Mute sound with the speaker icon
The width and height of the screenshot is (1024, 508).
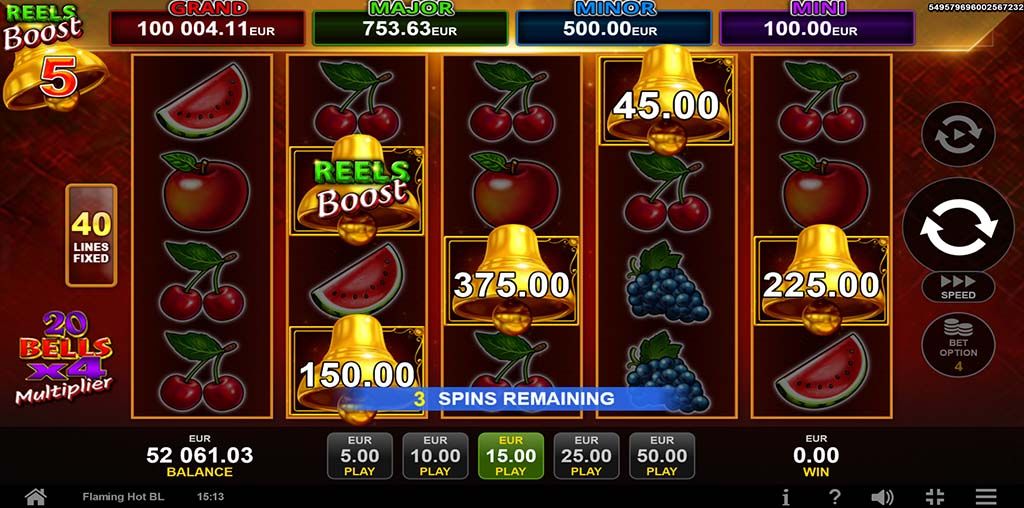(x=882, y=496)
